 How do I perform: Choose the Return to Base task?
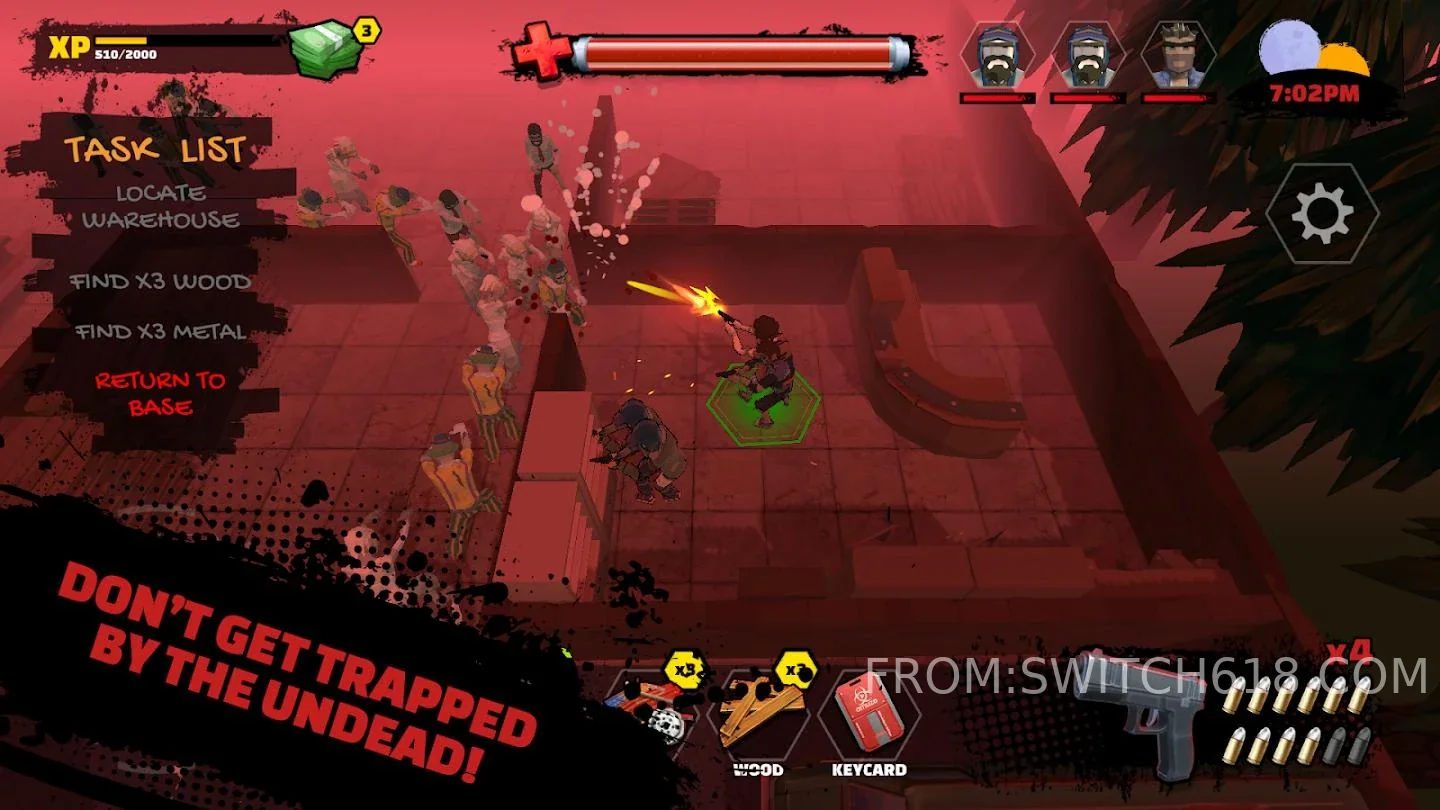[160, 393]
